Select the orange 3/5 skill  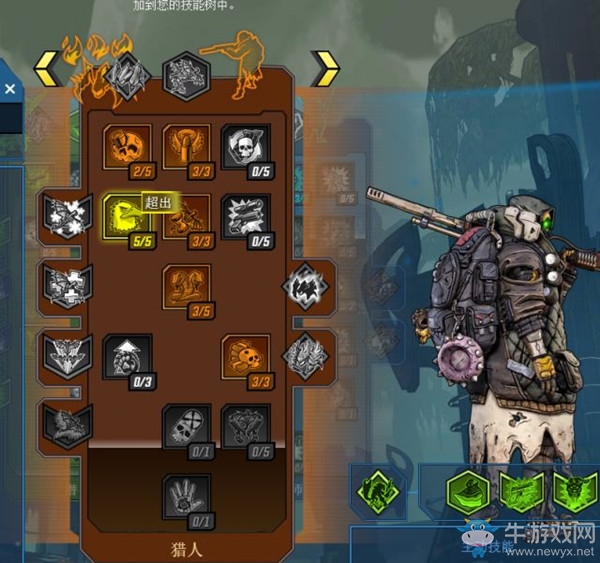pos(187,288)
